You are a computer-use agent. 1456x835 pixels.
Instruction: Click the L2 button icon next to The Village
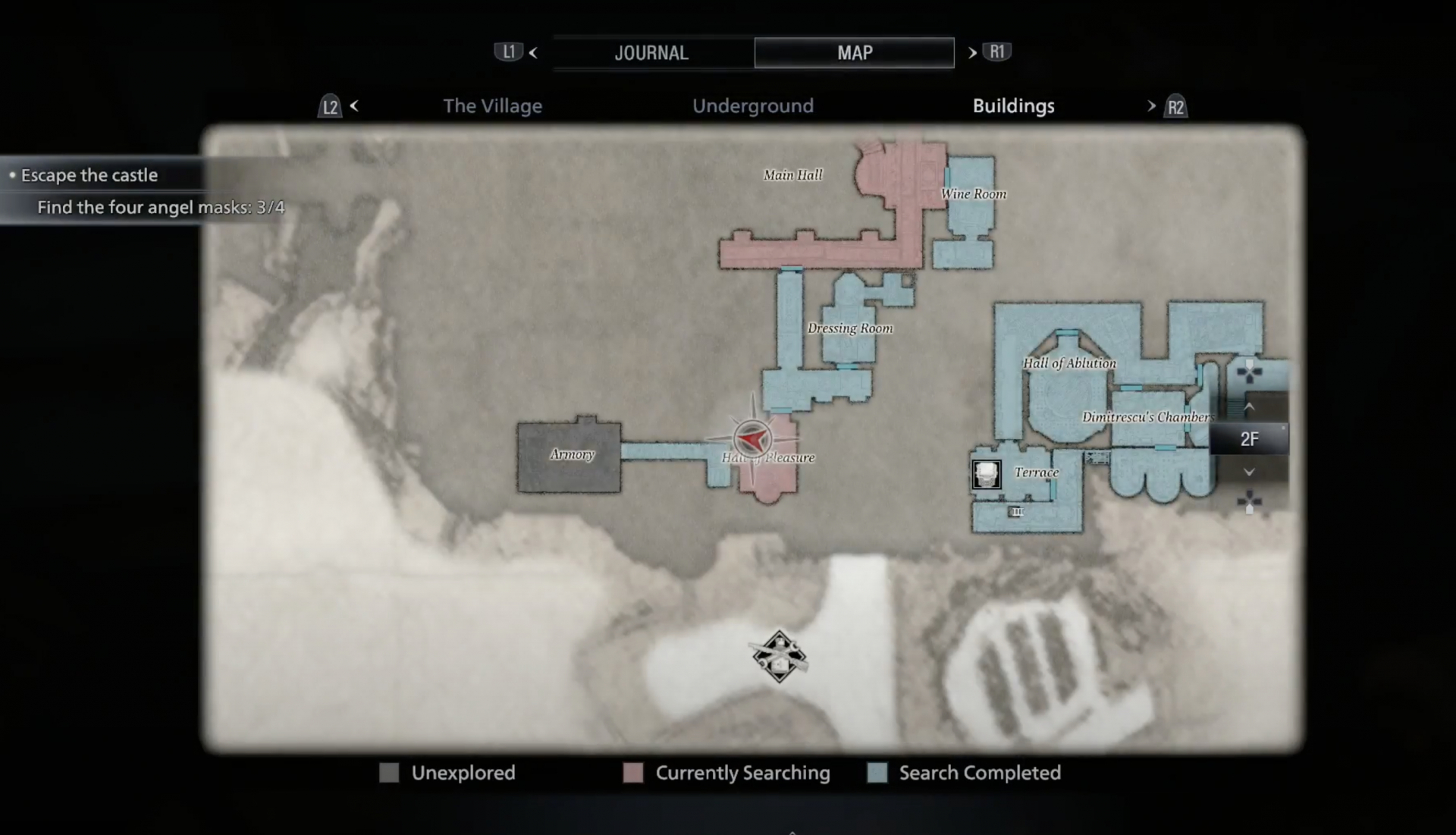click(x=329, y=107)
